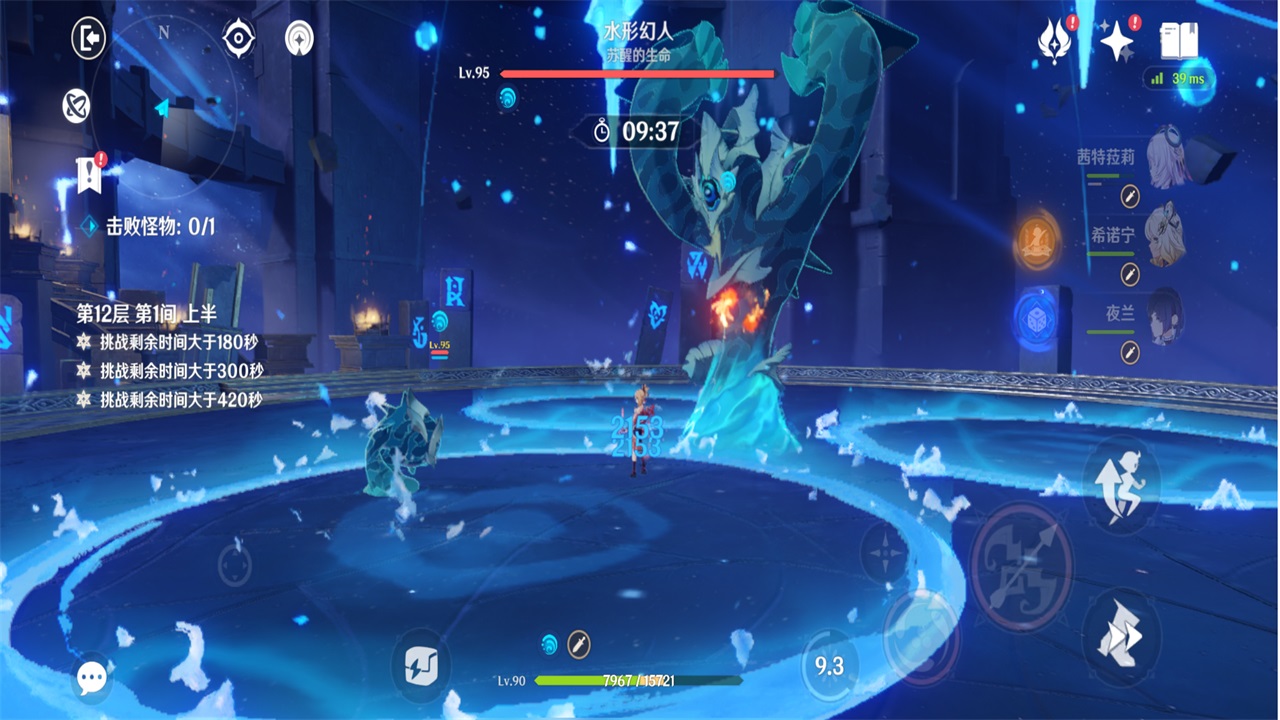
Task: Switch to party member 茜特菈莉
Action: (x=1165, y=158)
